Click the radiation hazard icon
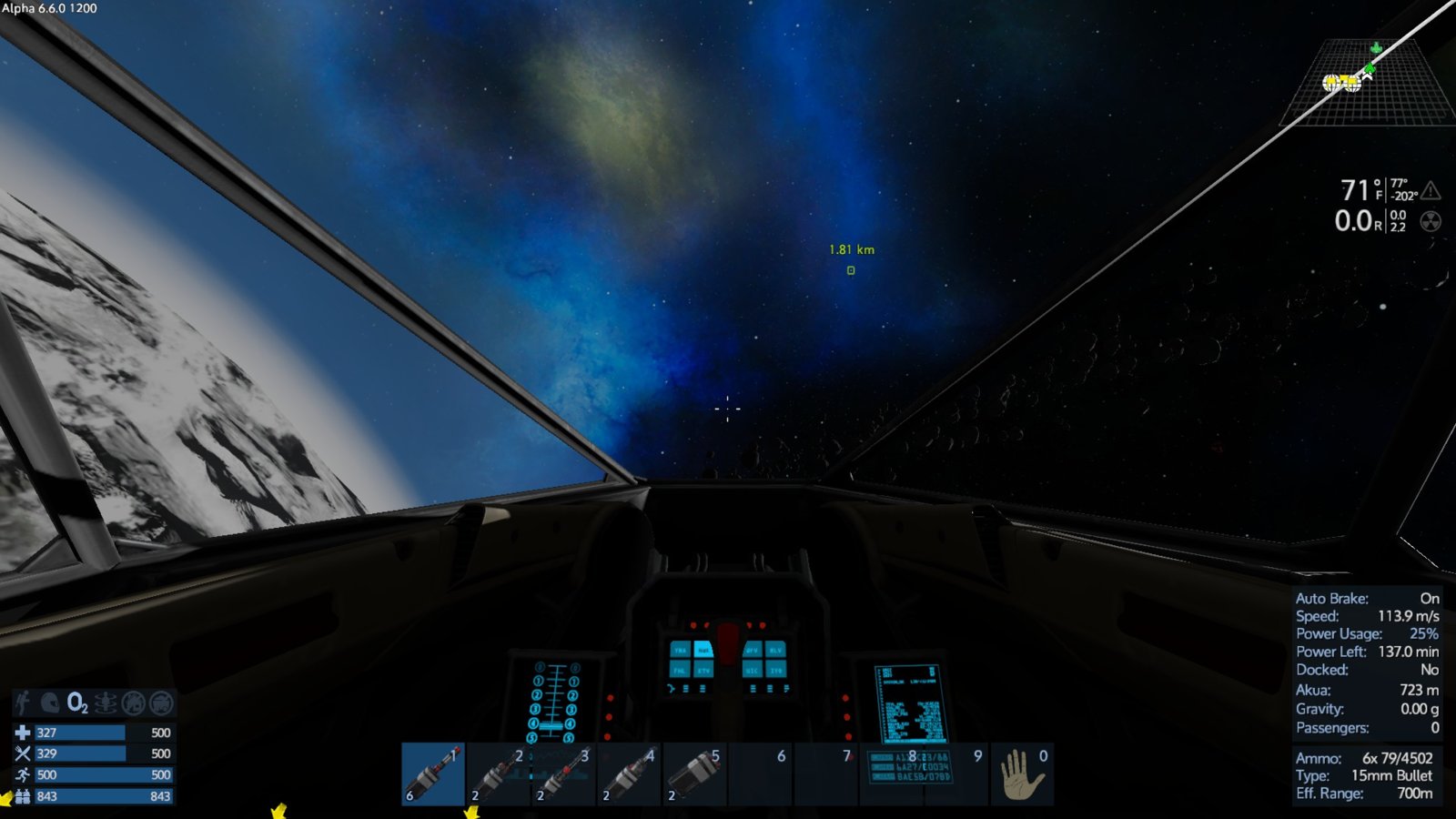Screen dimensions: 1456x819 click(1431, 221)
